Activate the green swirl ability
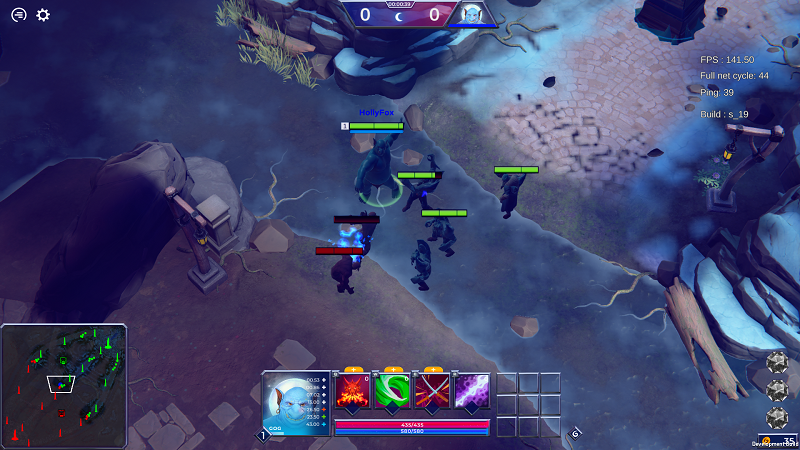The width and height of the screenshot is (800, 450). coord(392,391)
